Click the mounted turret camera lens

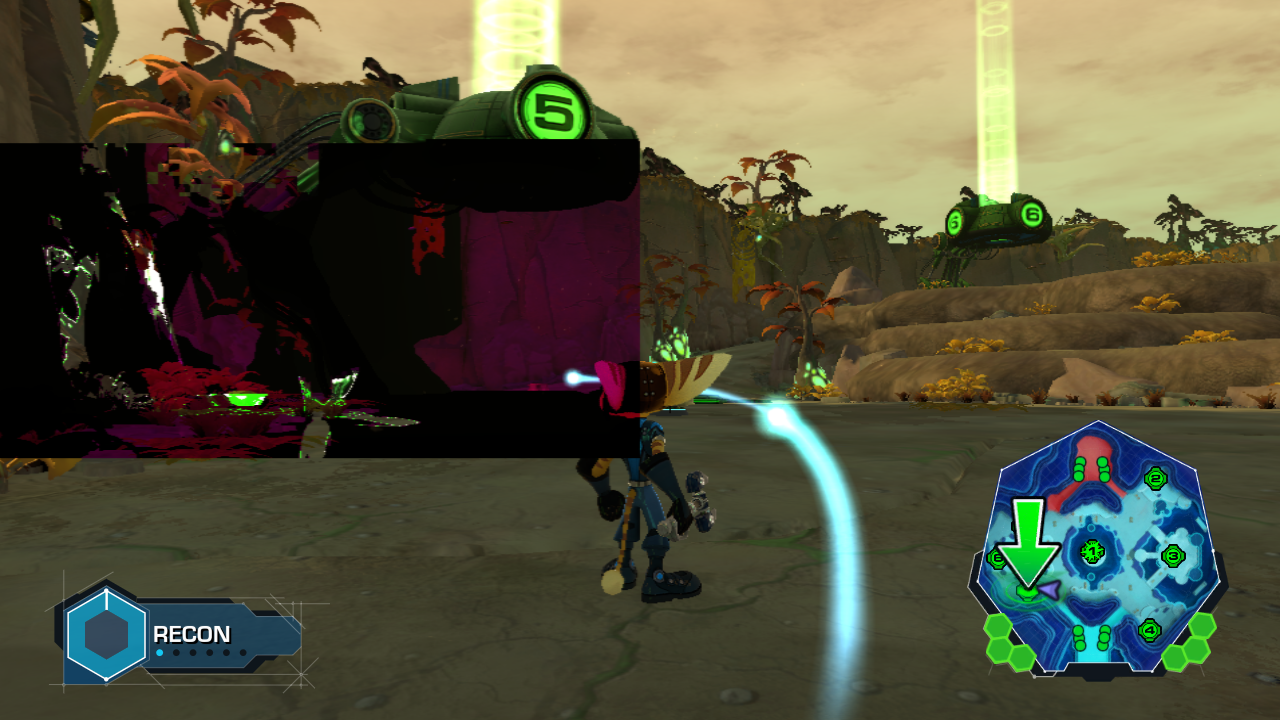coord(370,120)
